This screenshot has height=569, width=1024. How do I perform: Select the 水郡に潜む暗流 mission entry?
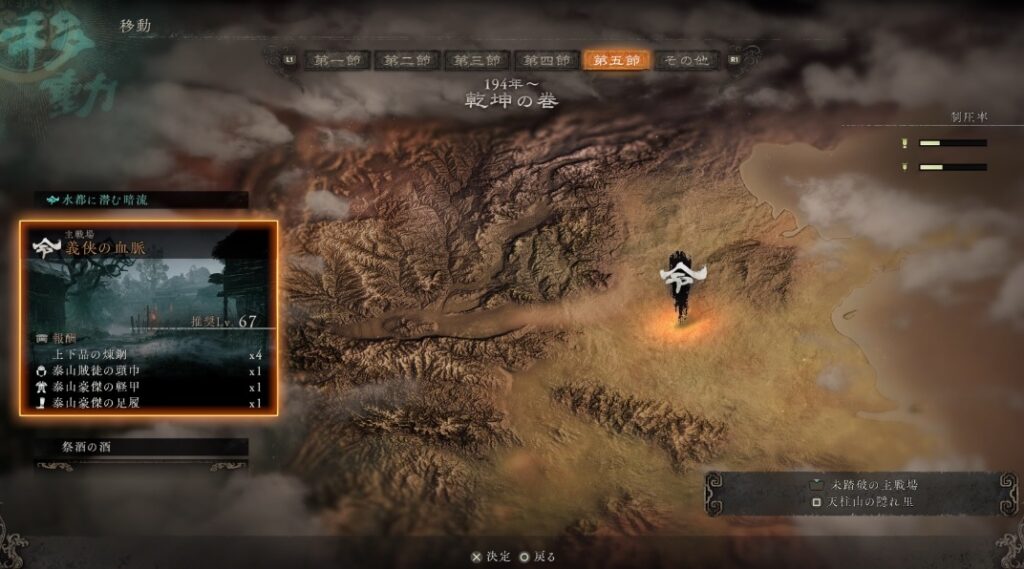click(x=140, y=200)
